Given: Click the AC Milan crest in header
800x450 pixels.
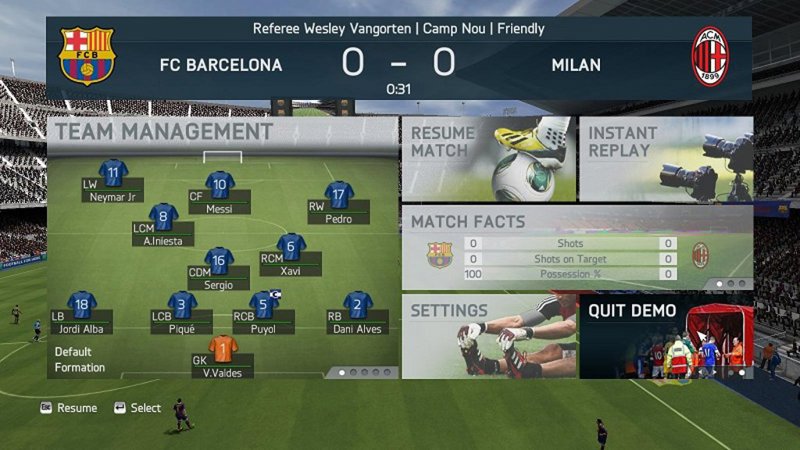Looking at the screenshot, I should pyautogui.click(x=711, y=56).
